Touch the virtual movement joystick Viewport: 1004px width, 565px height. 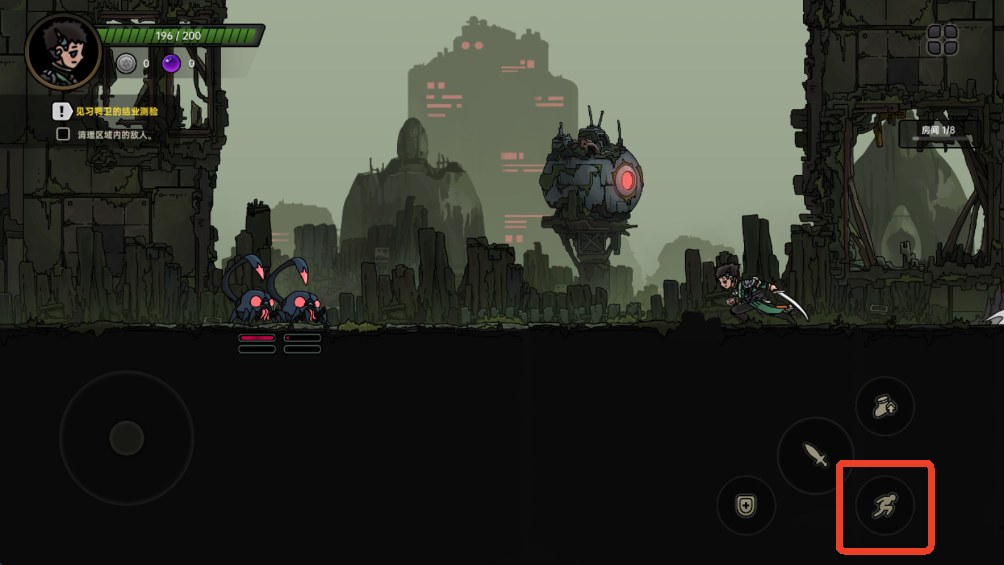[x=126, y=437]
